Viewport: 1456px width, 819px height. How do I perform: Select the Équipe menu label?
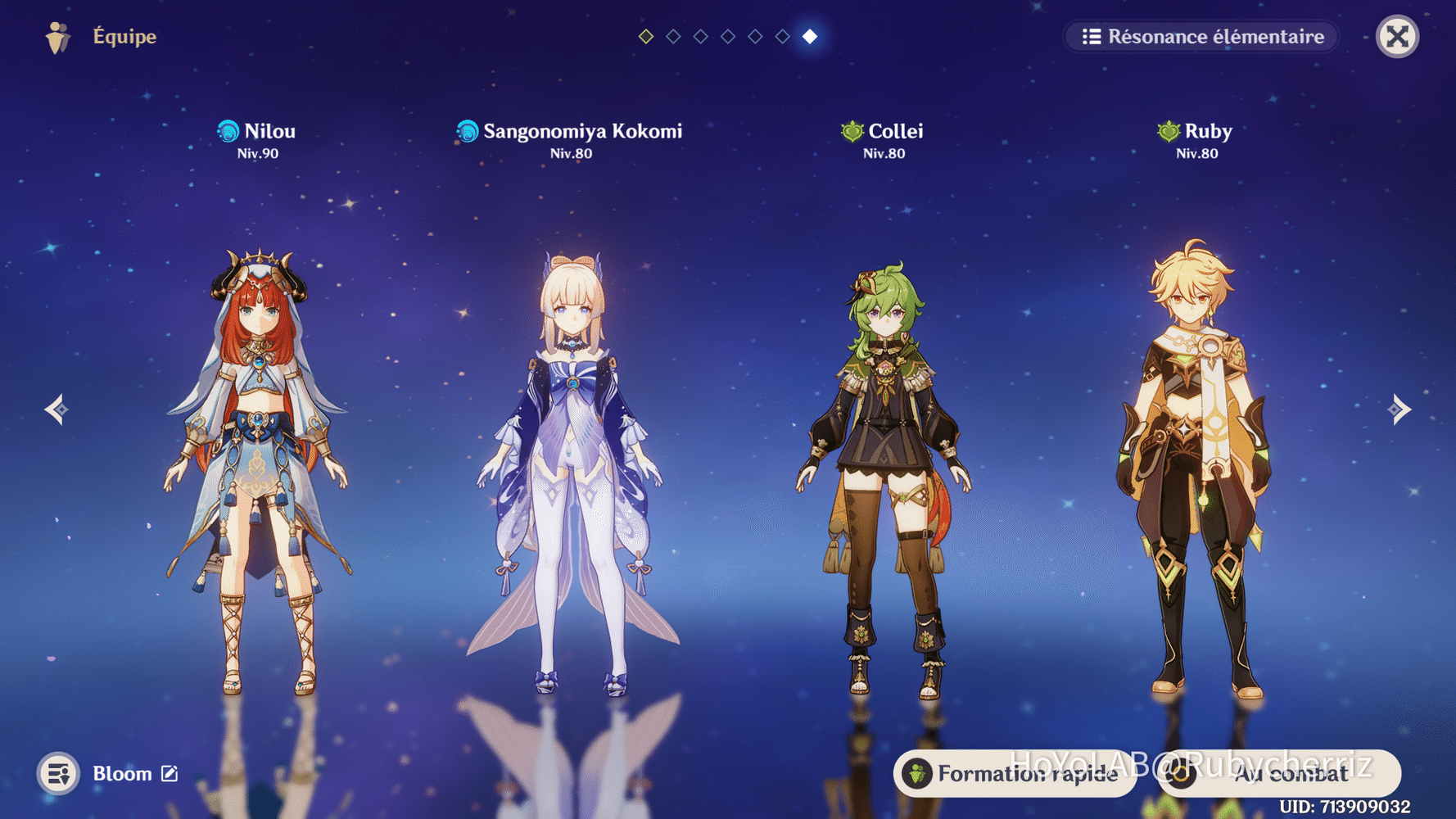[124, 36]
